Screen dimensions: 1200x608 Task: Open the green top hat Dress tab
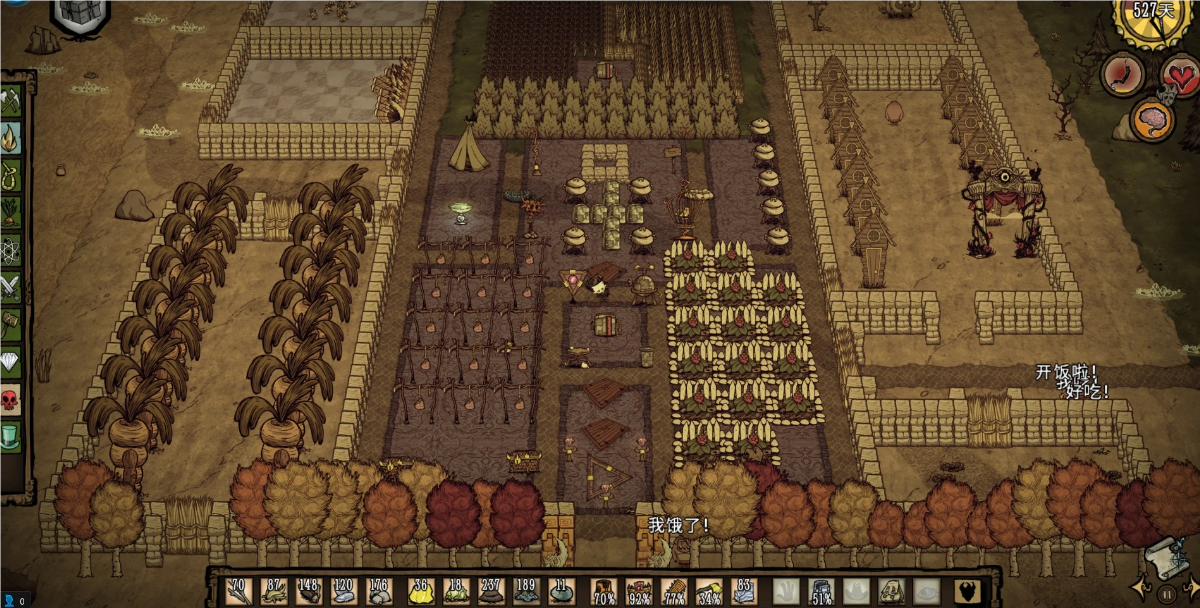pos(11,434)
